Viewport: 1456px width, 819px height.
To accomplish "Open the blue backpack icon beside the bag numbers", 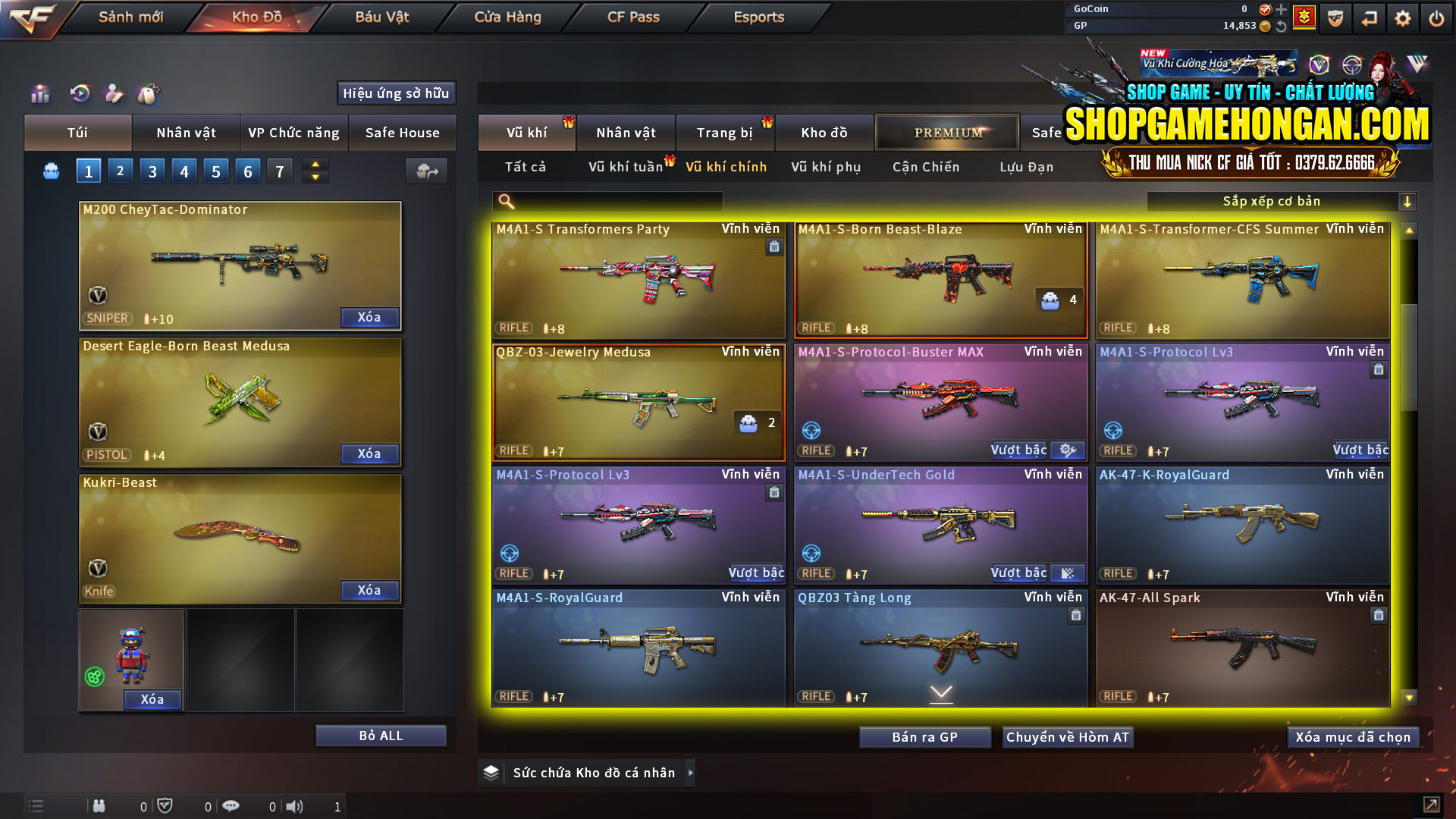I will pyautogui.click(x=50, y=171).
